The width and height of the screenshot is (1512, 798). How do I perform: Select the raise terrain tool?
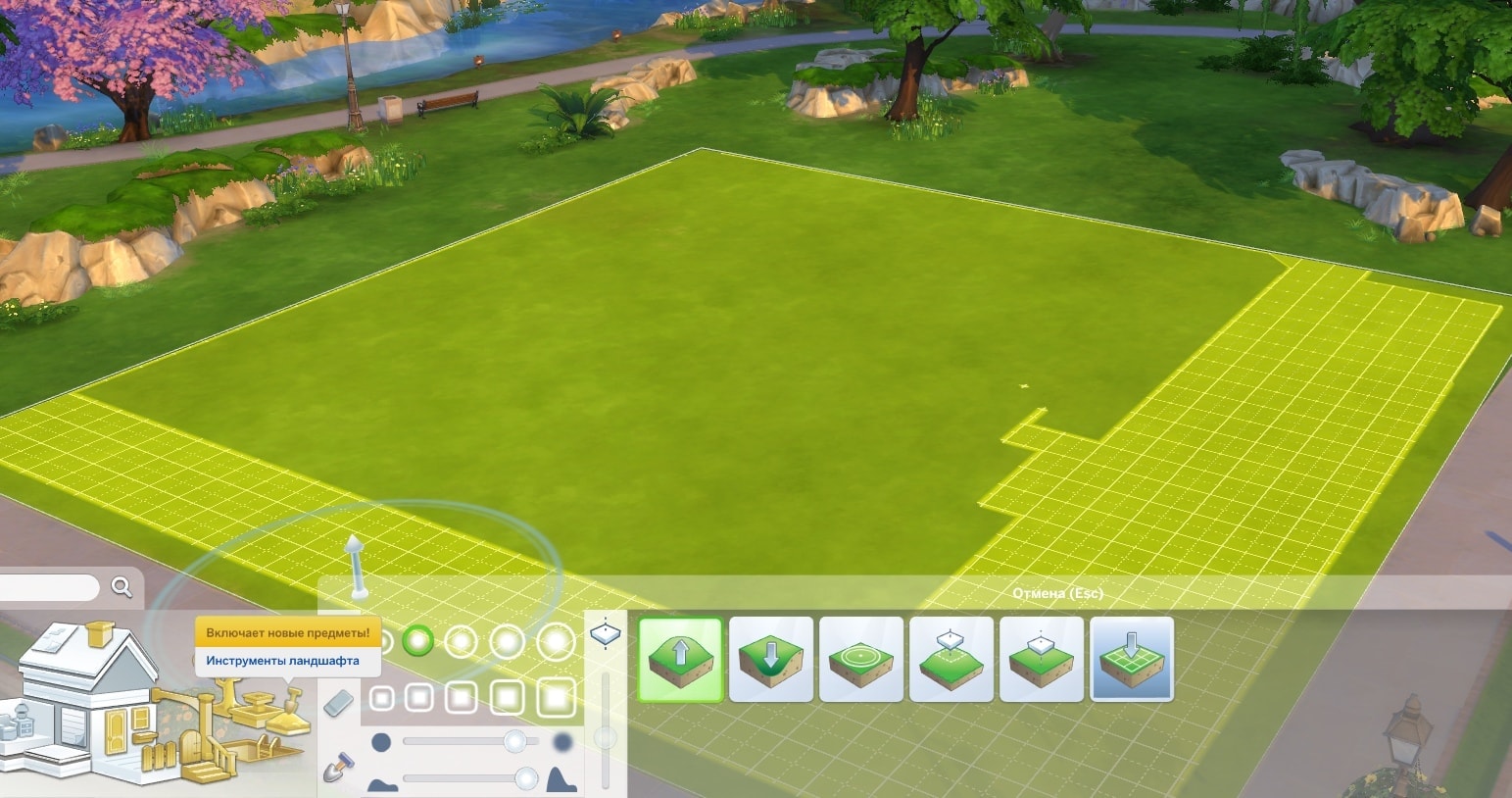pyautogui.click(x=680, y=659)
